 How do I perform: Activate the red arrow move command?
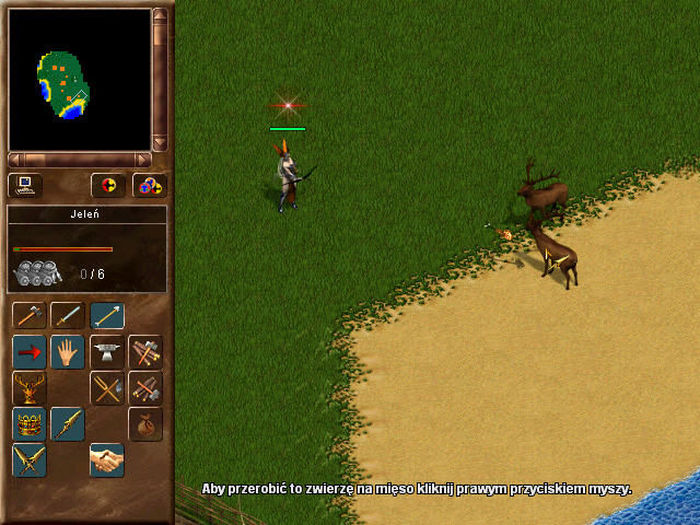click(x=29, y=352)
